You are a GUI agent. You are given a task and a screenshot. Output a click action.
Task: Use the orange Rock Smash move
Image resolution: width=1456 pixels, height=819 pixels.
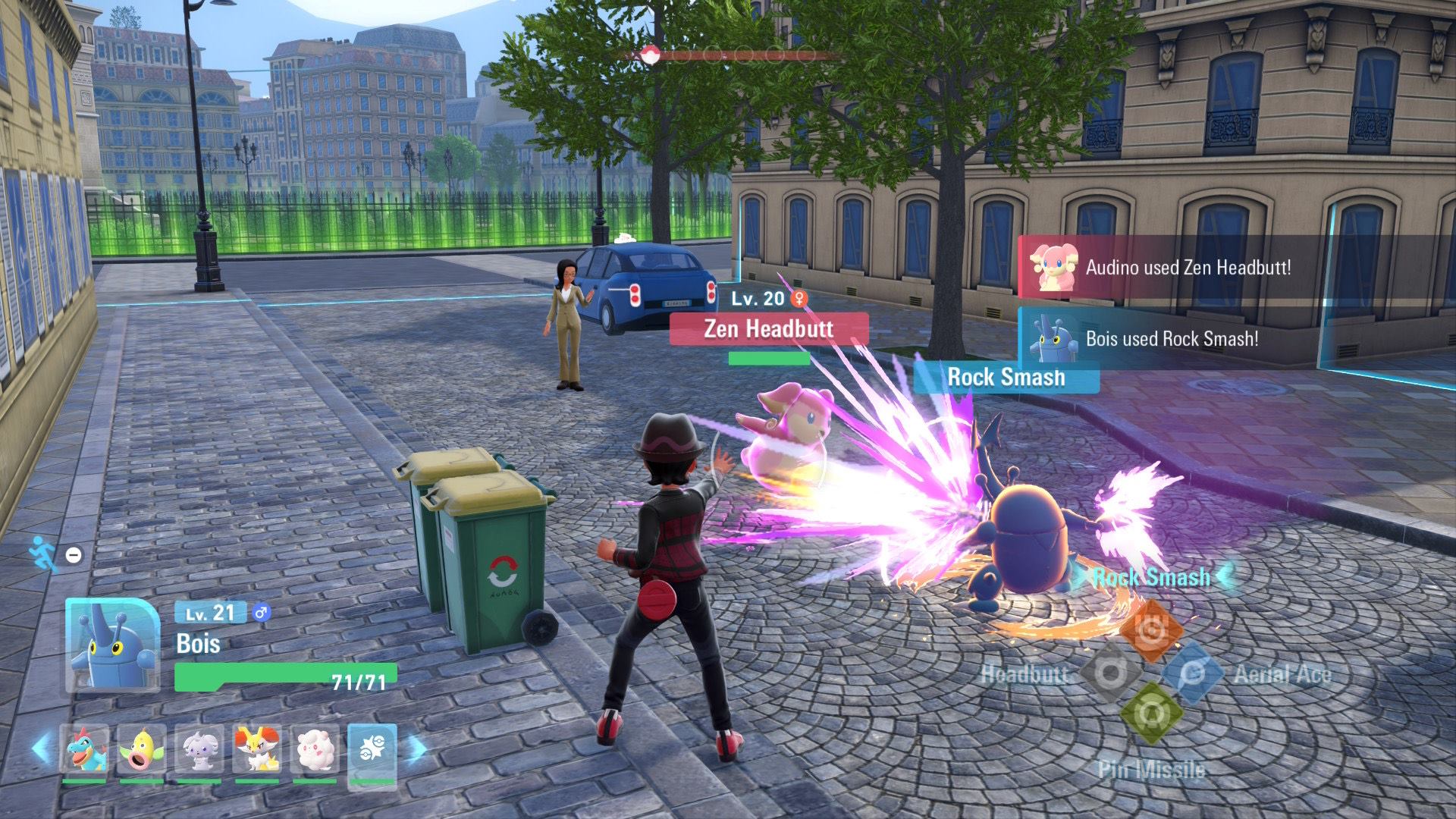click(x=1150, y=629)
